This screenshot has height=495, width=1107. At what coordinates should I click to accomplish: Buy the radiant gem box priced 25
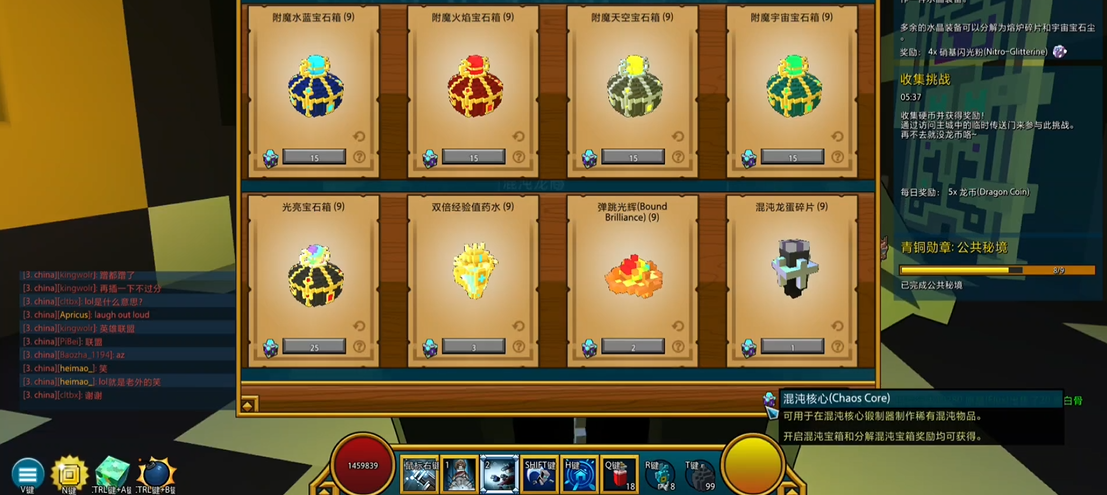[x=314, y=346]
